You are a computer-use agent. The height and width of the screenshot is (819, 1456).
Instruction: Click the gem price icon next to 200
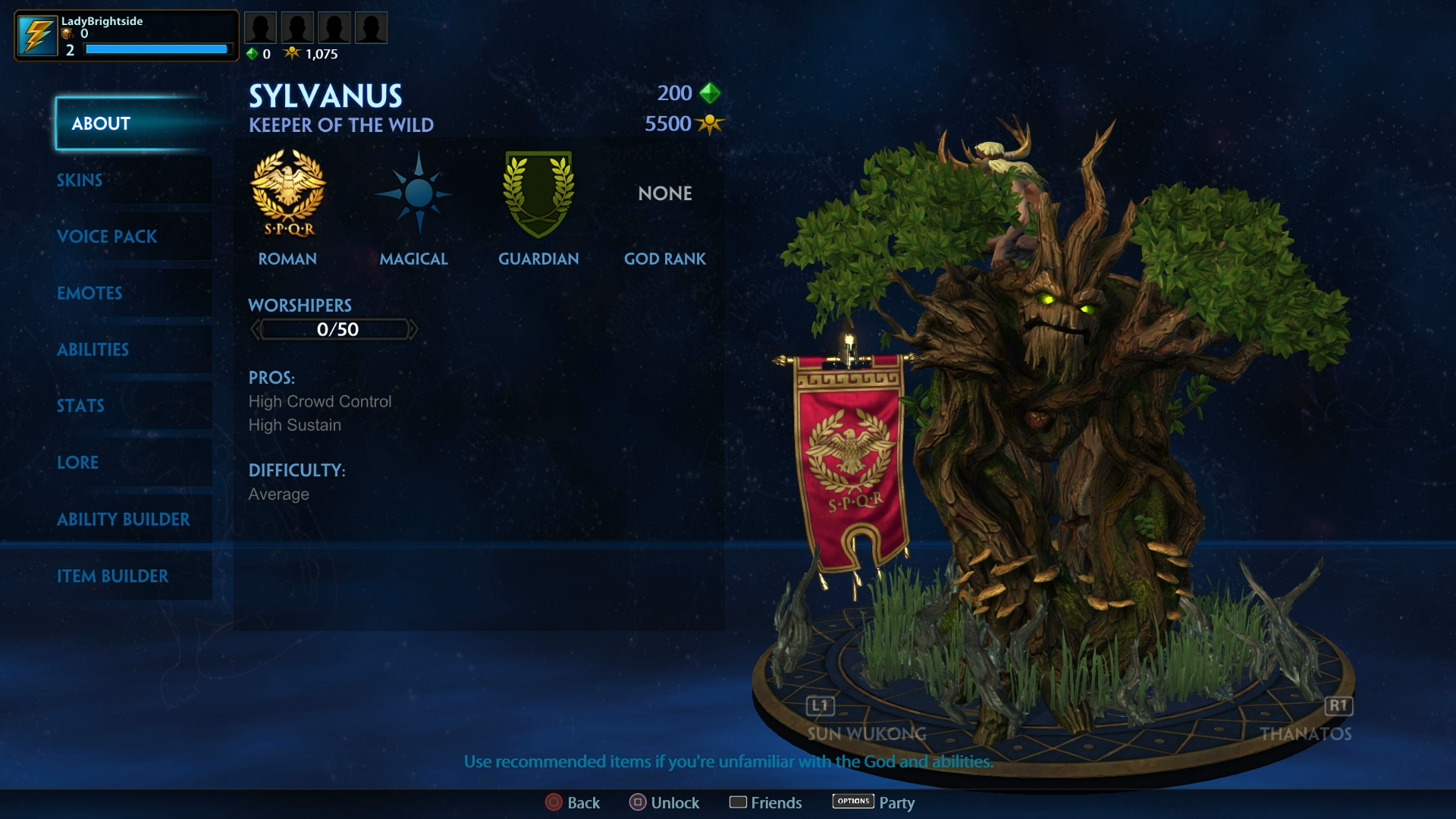coord(708,93)
